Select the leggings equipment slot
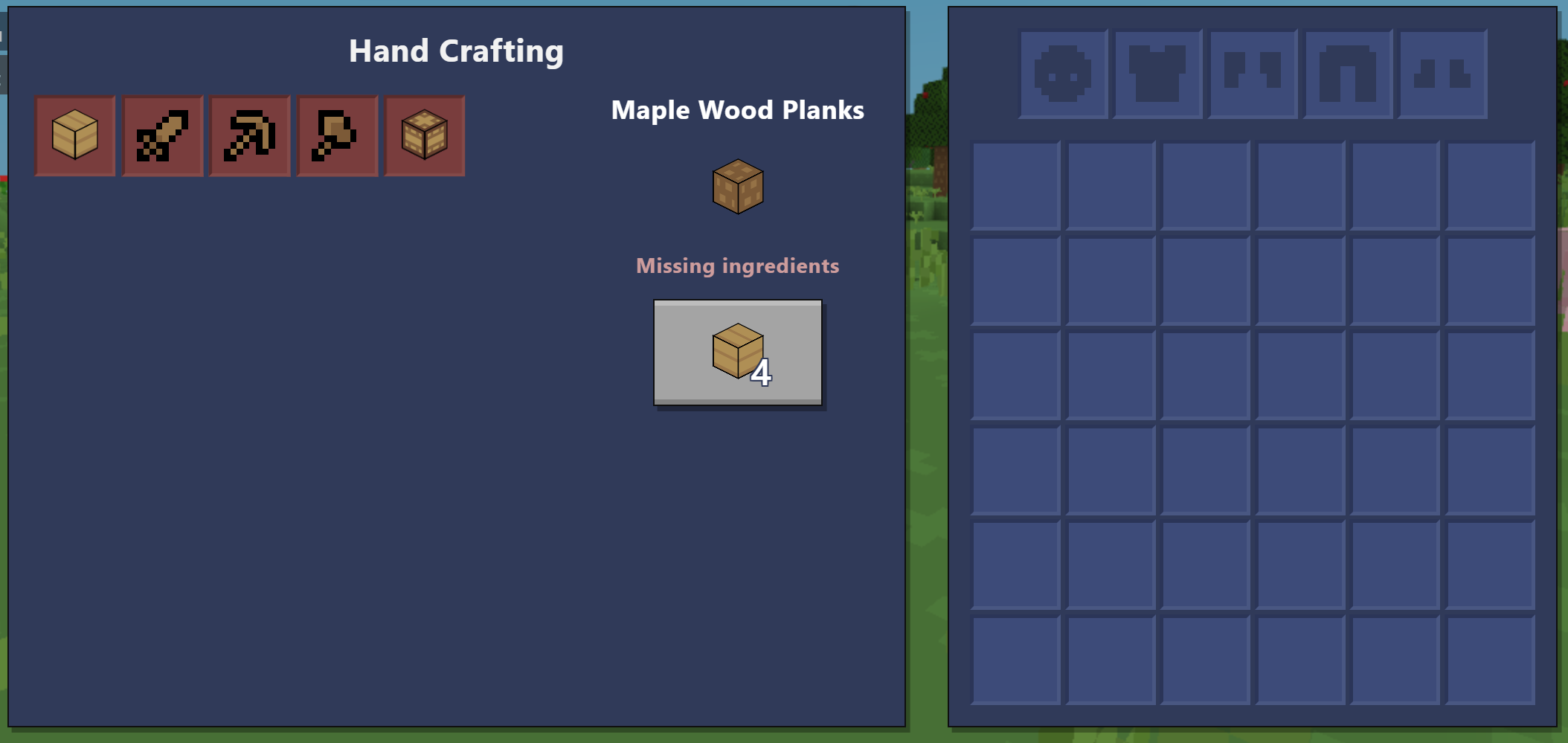 coord(1348,74)
